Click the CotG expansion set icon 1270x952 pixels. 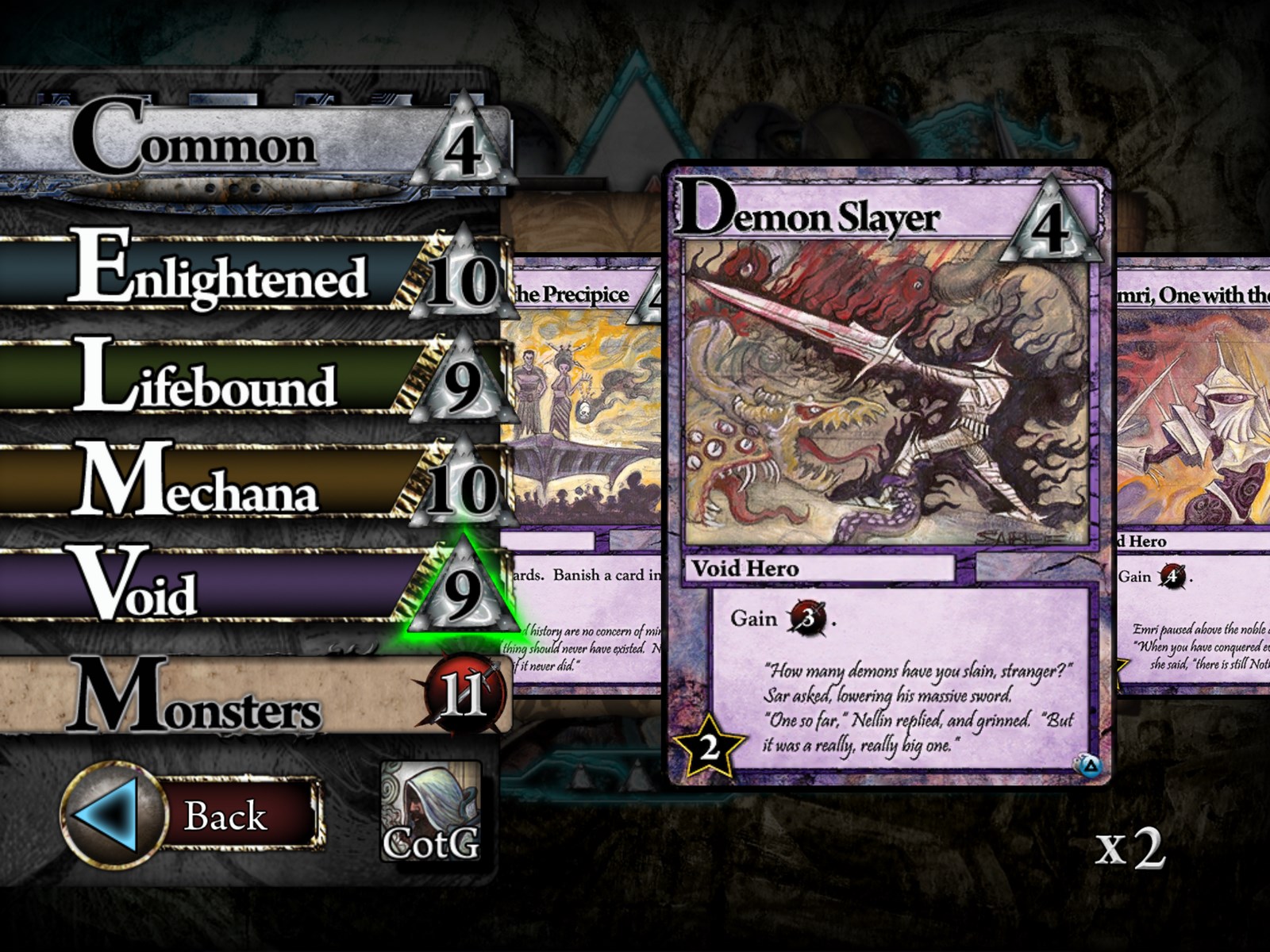pyautogui.click(x=431, y=812)
